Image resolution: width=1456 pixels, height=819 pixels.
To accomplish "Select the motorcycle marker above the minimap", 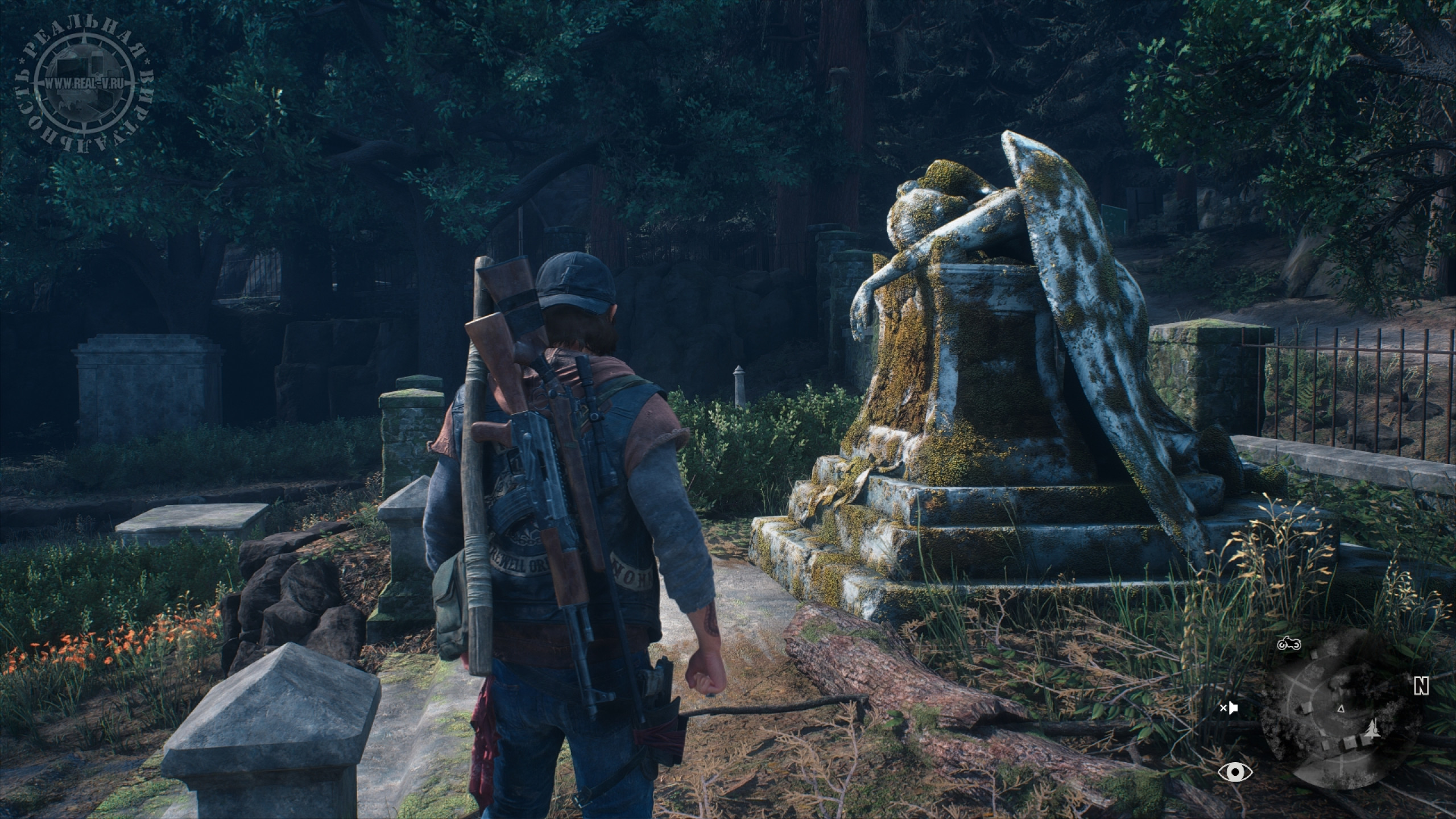I will tap(1289, 644).
